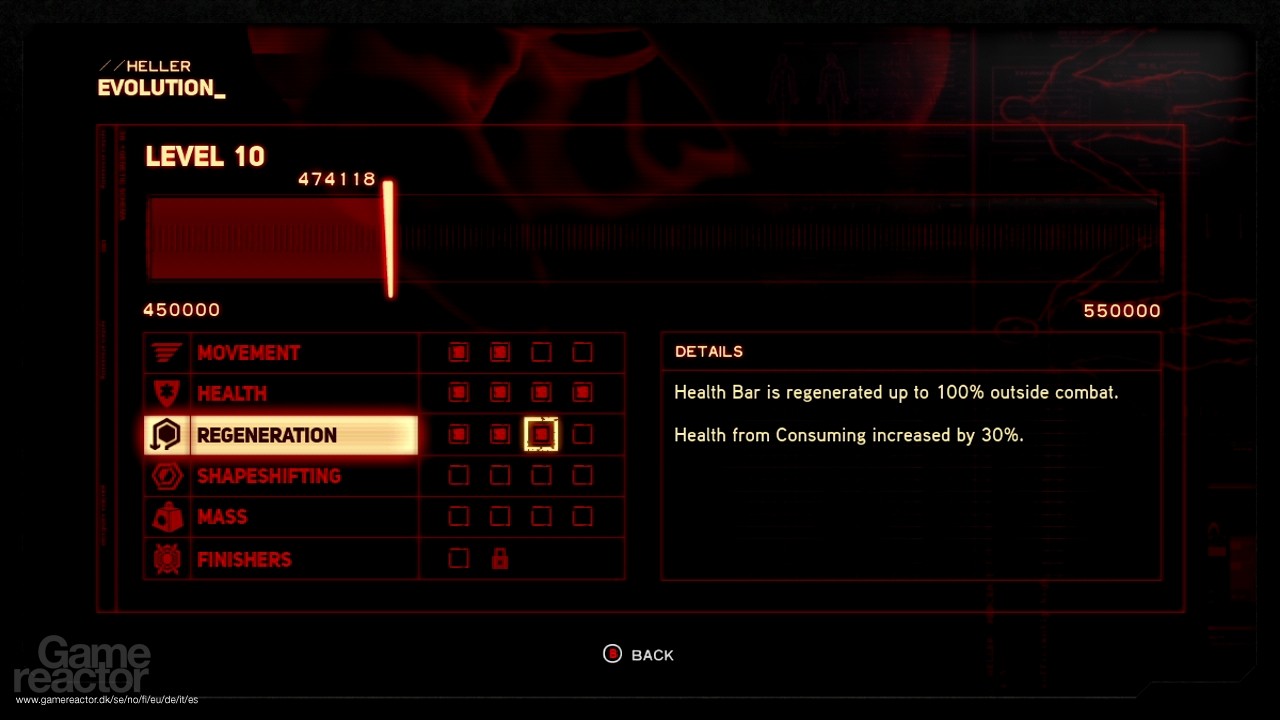Click the BACK label
Screen dimensions: 1280x720
(x=652, y=654)
